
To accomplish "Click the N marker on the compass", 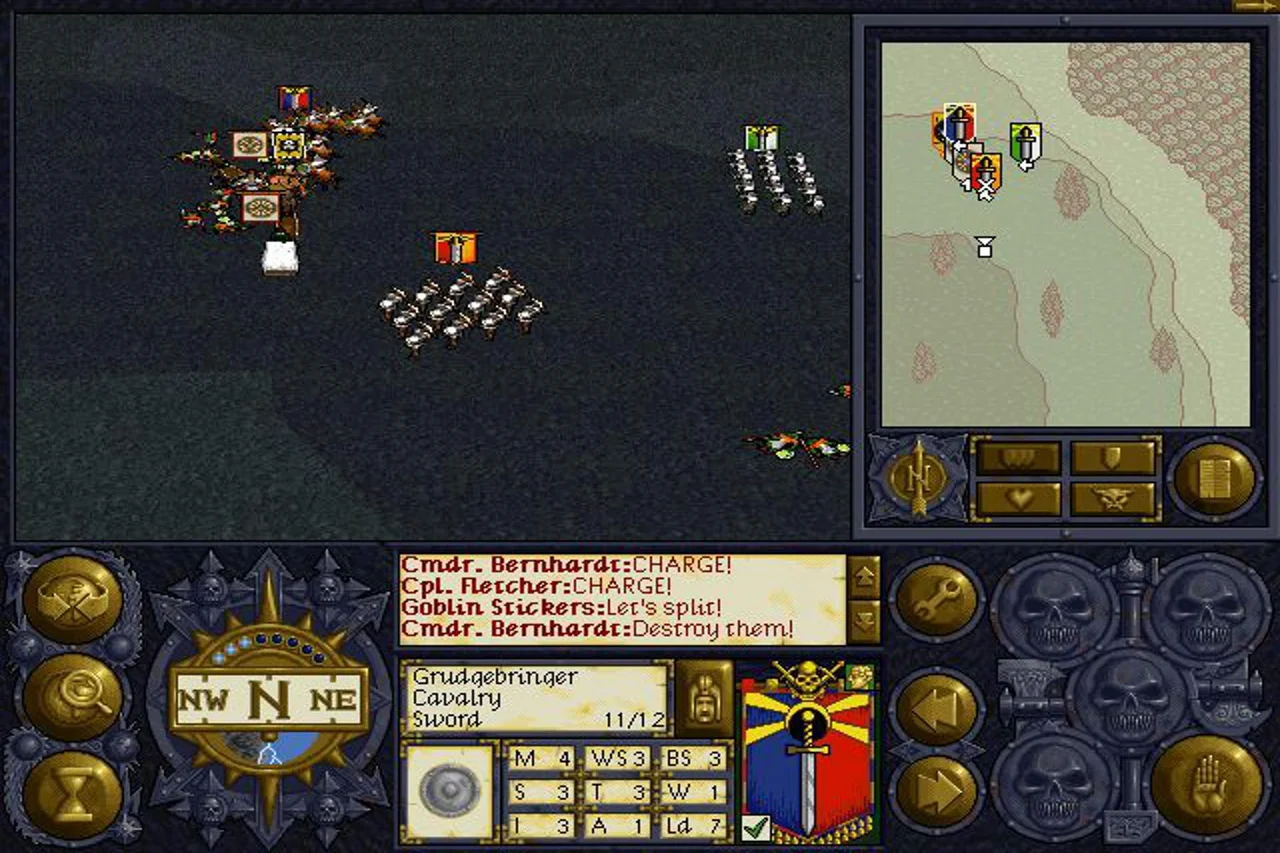I will pos(270,700).
